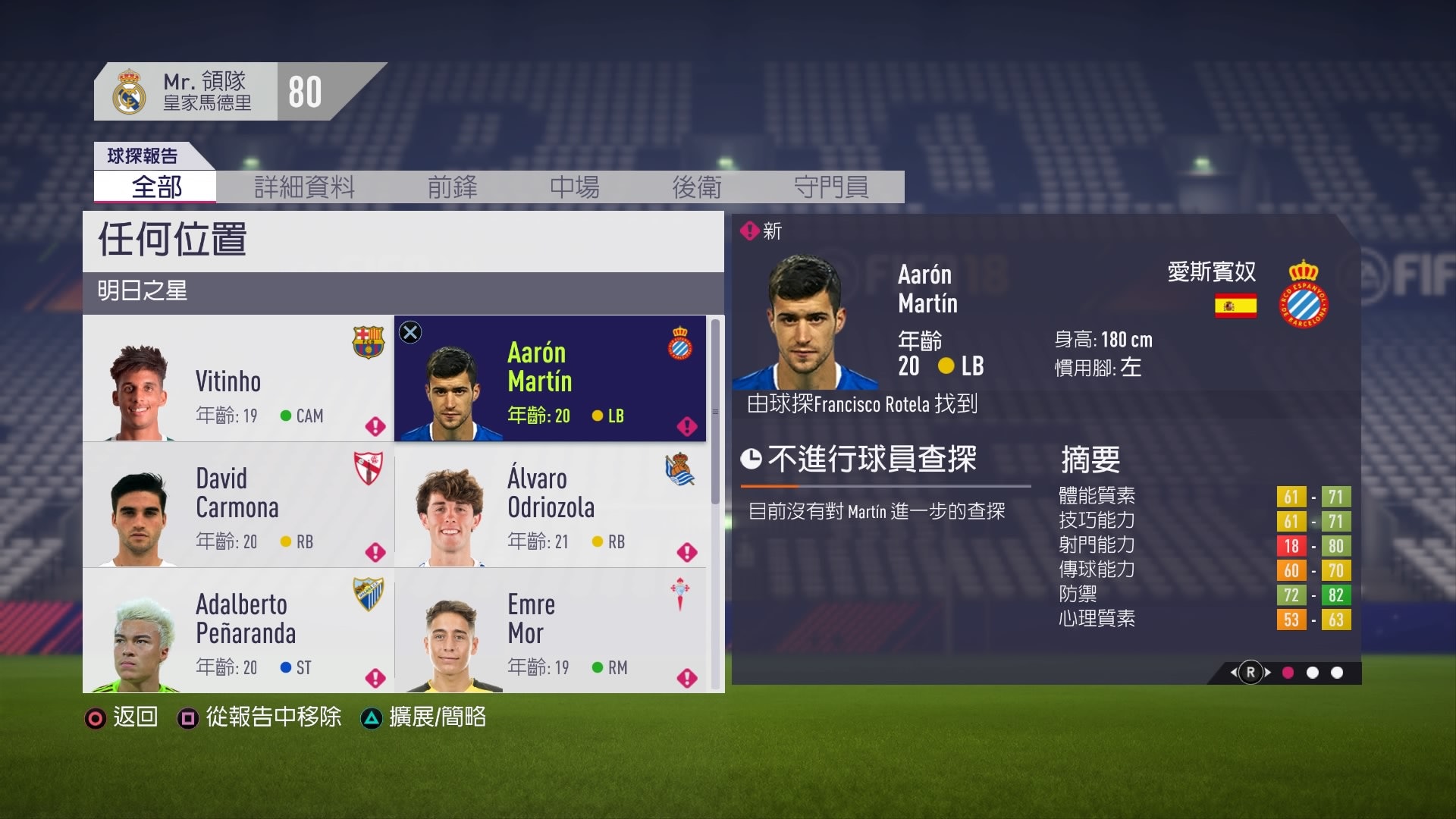Switch to the 詳細資料 tab
The image size is (1456, 819).
coord(306,188)
